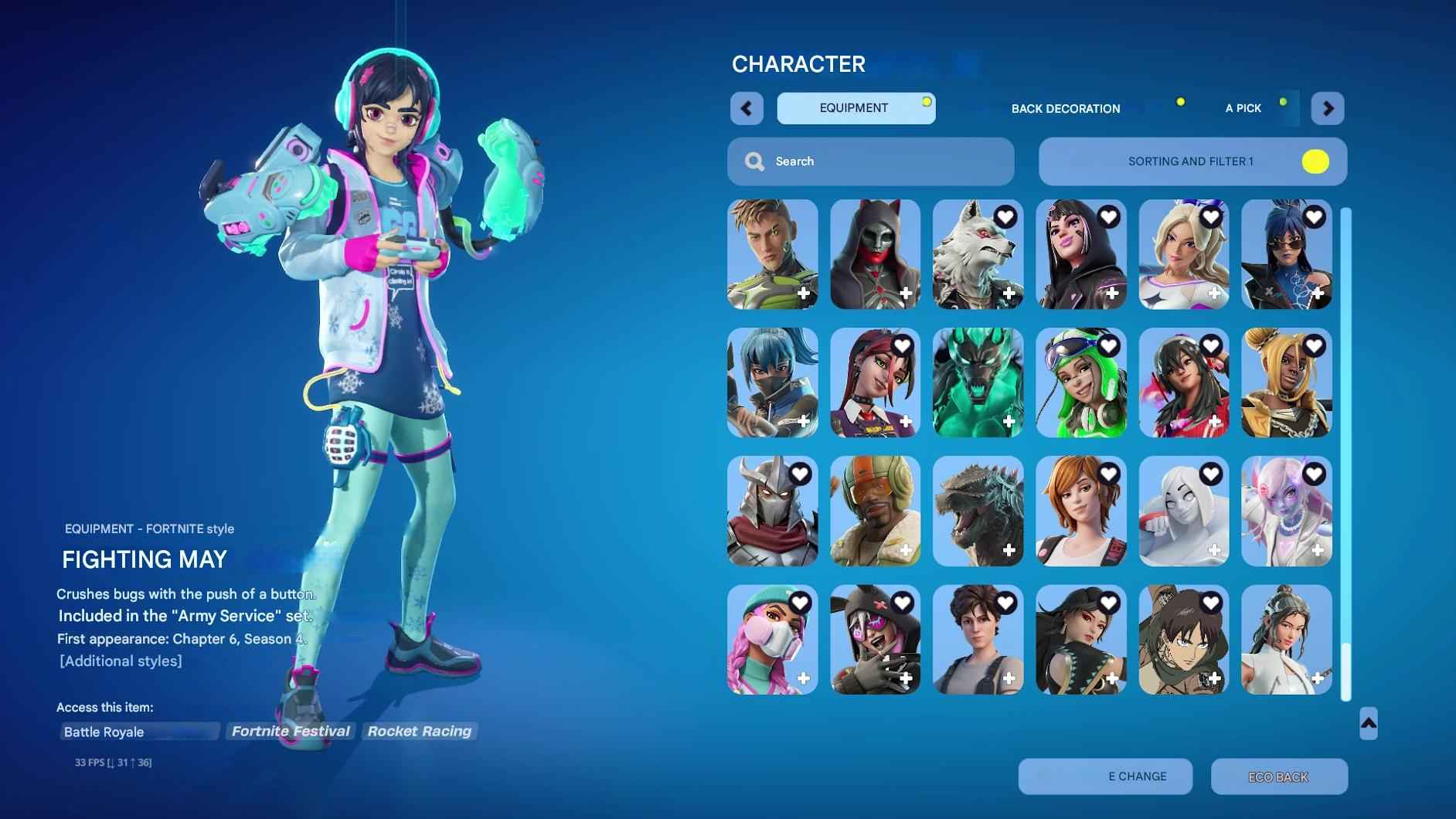Favorite the Godzilla character with the heart icon
Image resolution: width=1456 pixels, height=819 pixels.
tap(1008, 474)
